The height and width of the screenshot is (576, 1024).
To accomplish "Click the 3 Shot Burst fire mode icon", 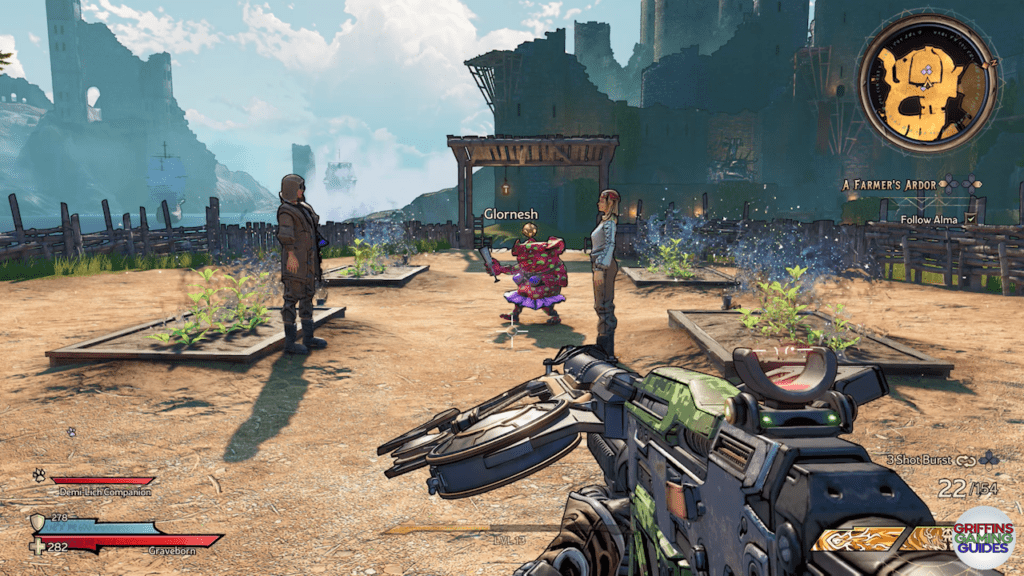I will click(x=967, y=460).
